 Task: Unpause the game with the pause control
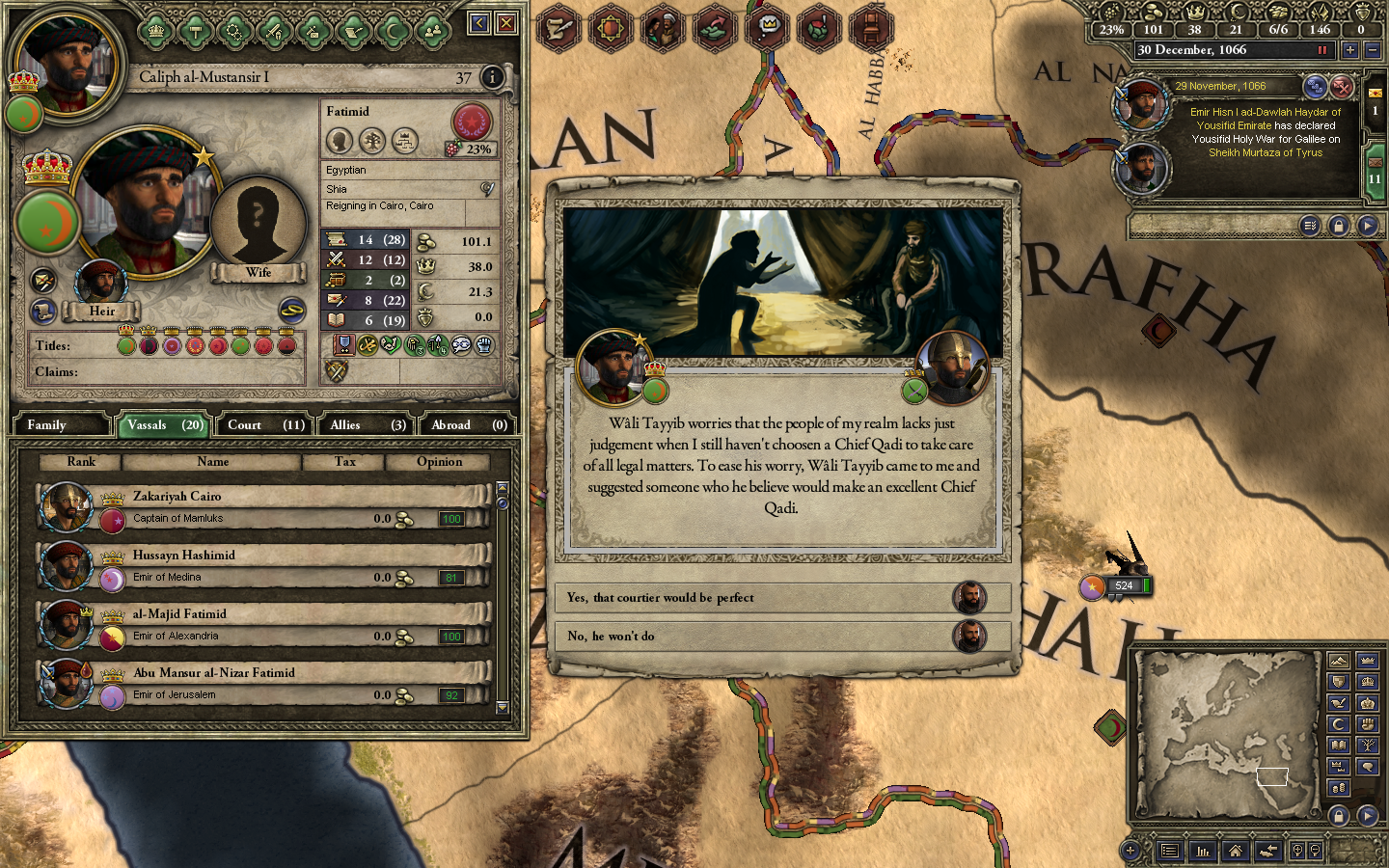(1321, 49)
